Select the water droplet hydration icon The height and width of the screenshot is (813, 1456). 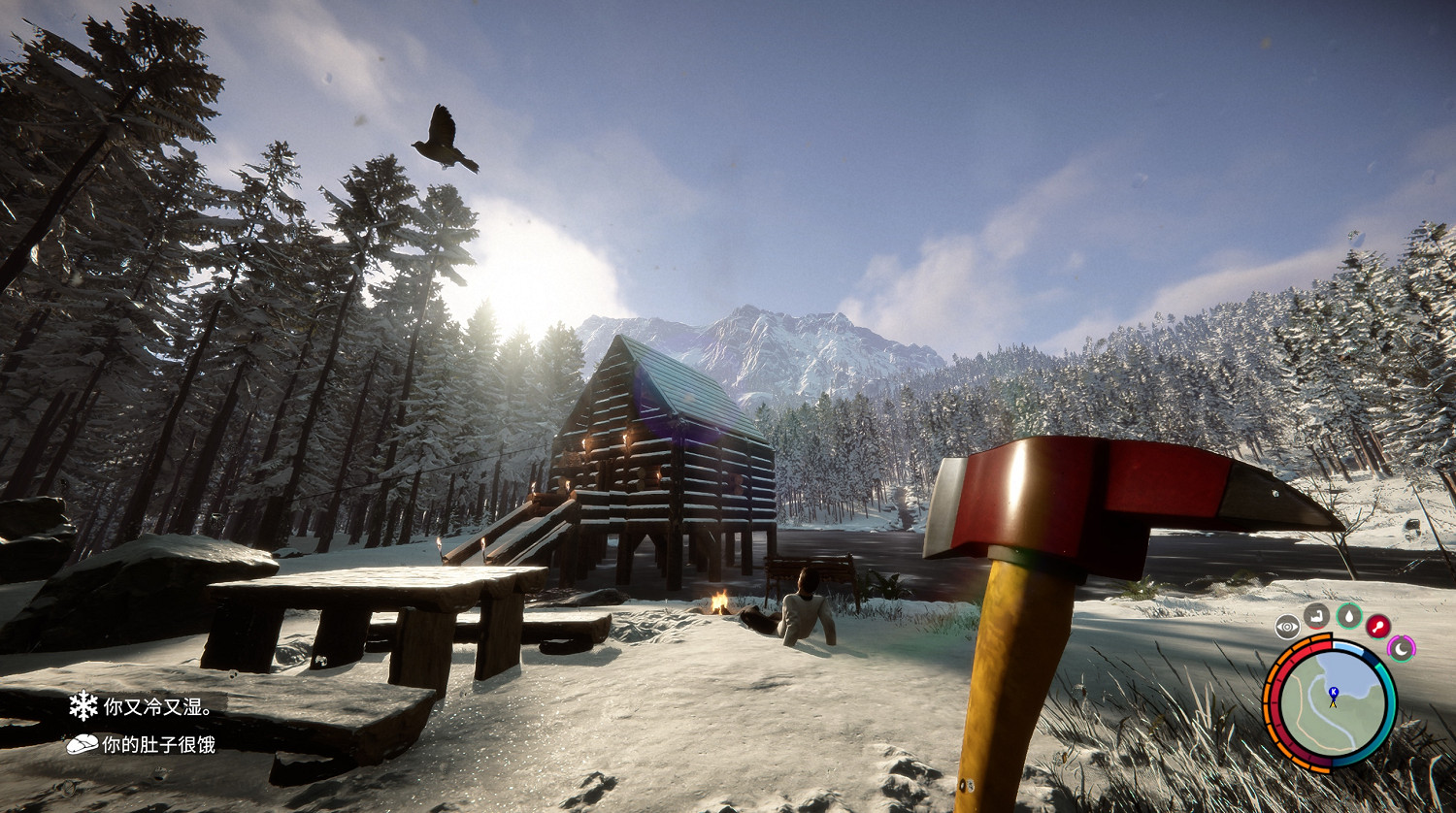pos(1349,617)
